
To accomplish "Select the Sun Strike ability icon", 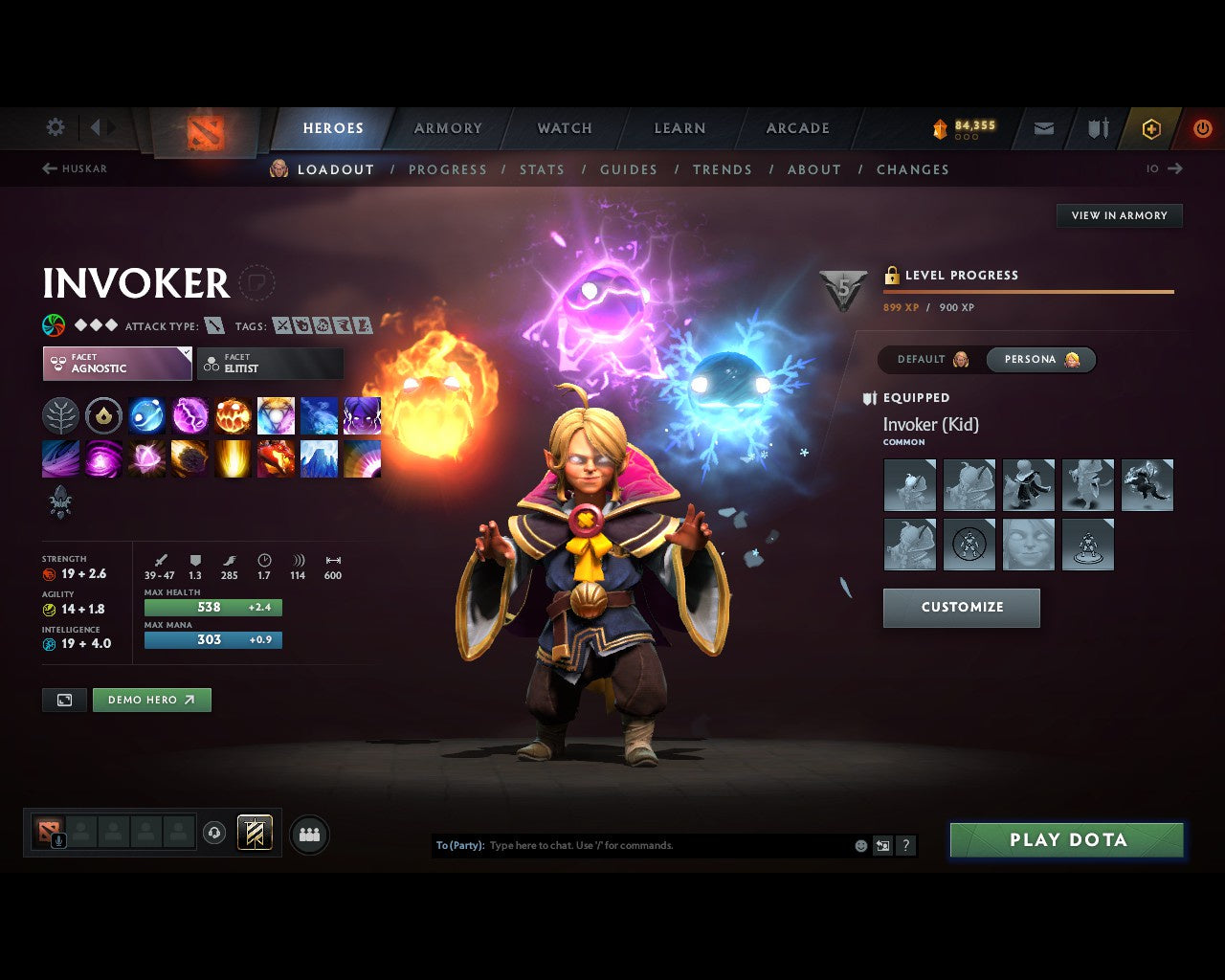I will 233,459.
